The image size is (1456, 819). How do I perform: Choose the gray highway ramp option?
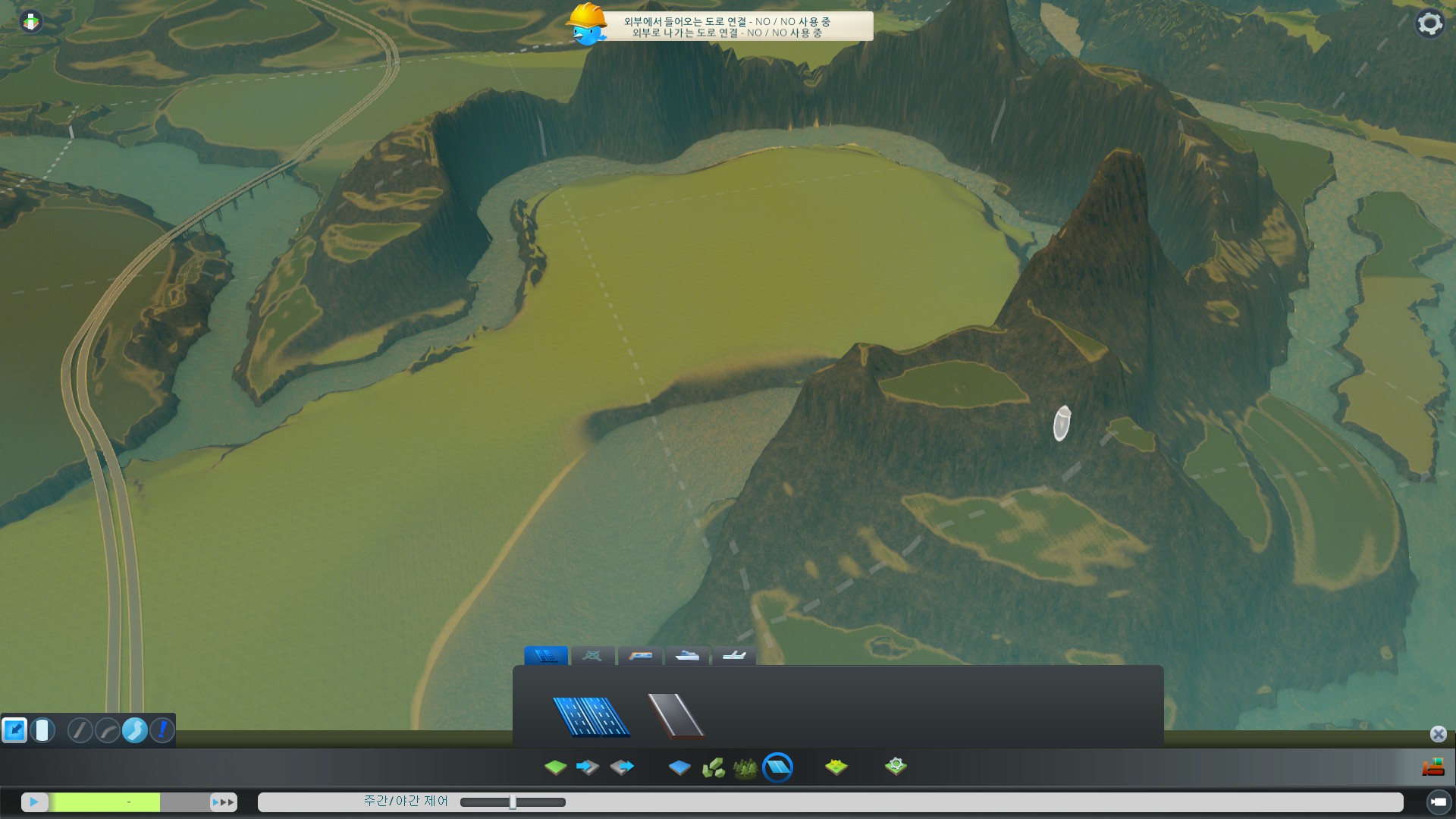[676, 716]
